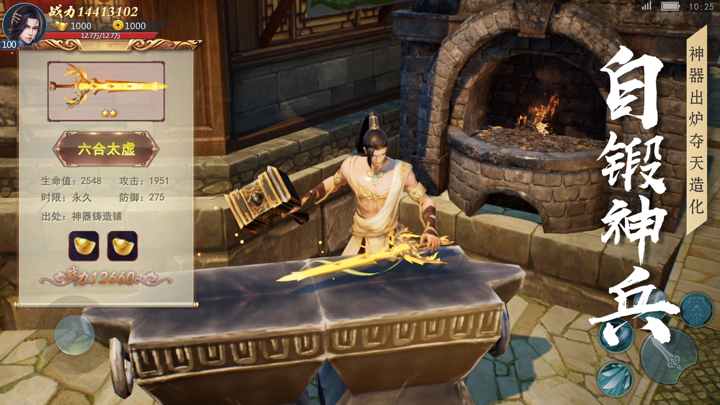
Task: Open the player portrait profile
Action: 22,22
